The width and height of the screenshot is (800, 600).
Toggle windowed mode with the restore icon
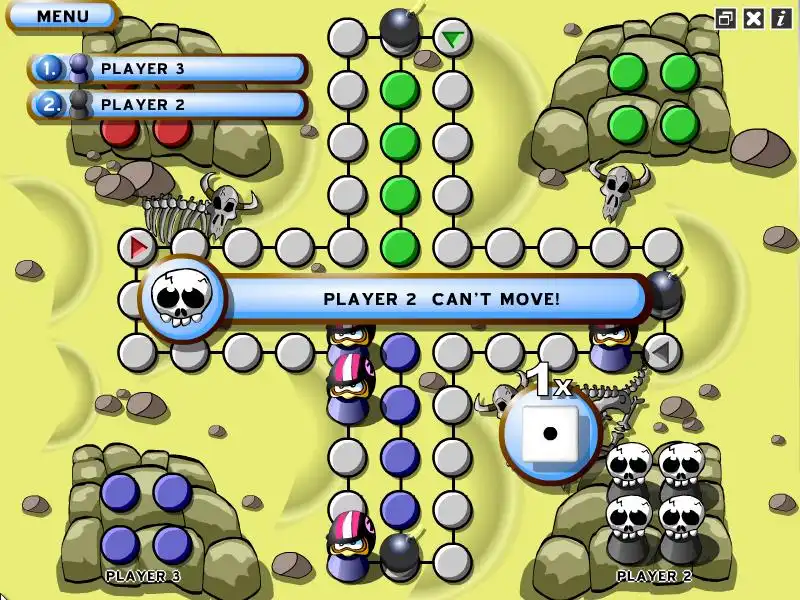pos(727,17)
